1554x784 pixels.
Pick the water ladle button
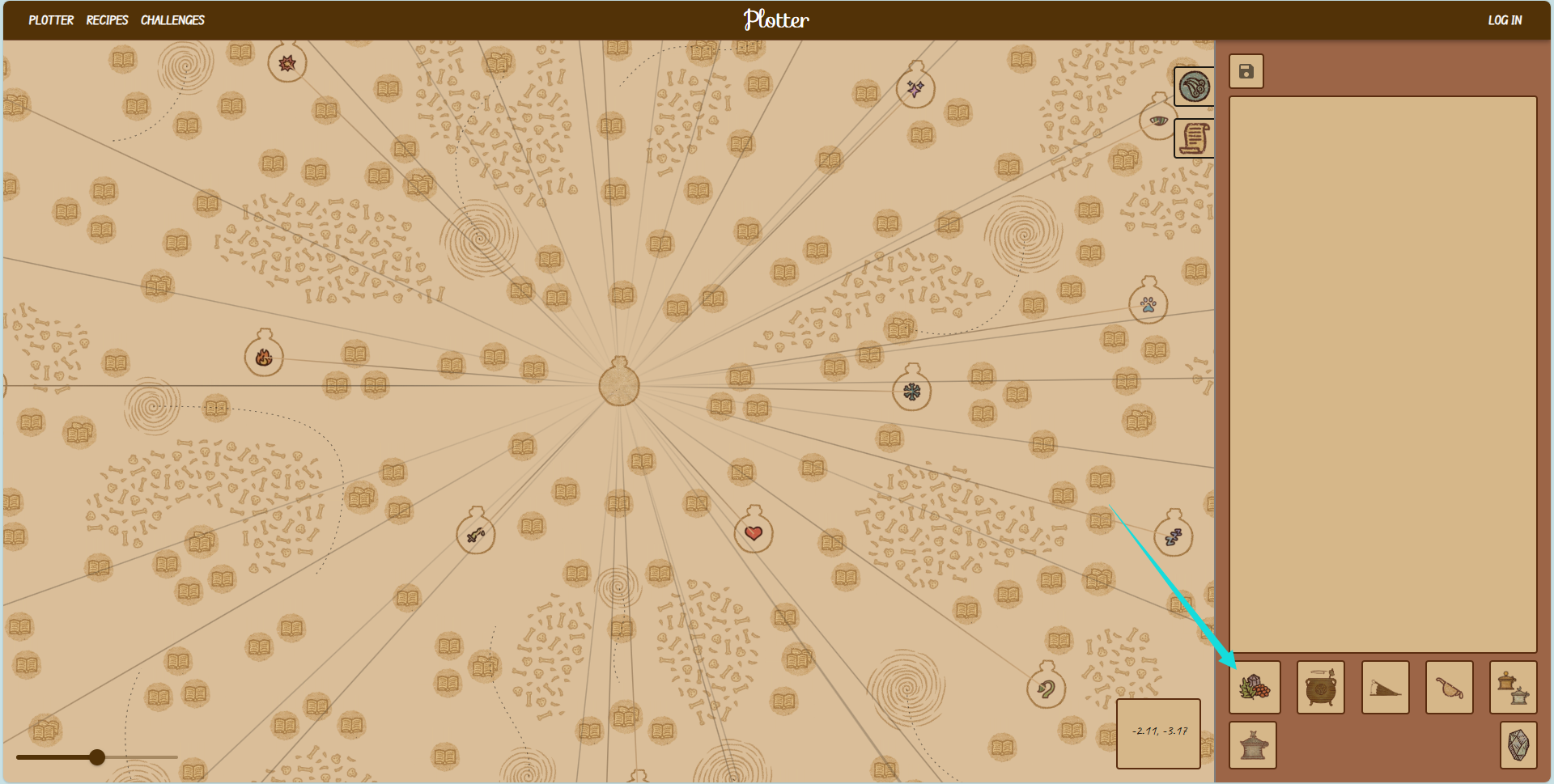coord(1449,688)
